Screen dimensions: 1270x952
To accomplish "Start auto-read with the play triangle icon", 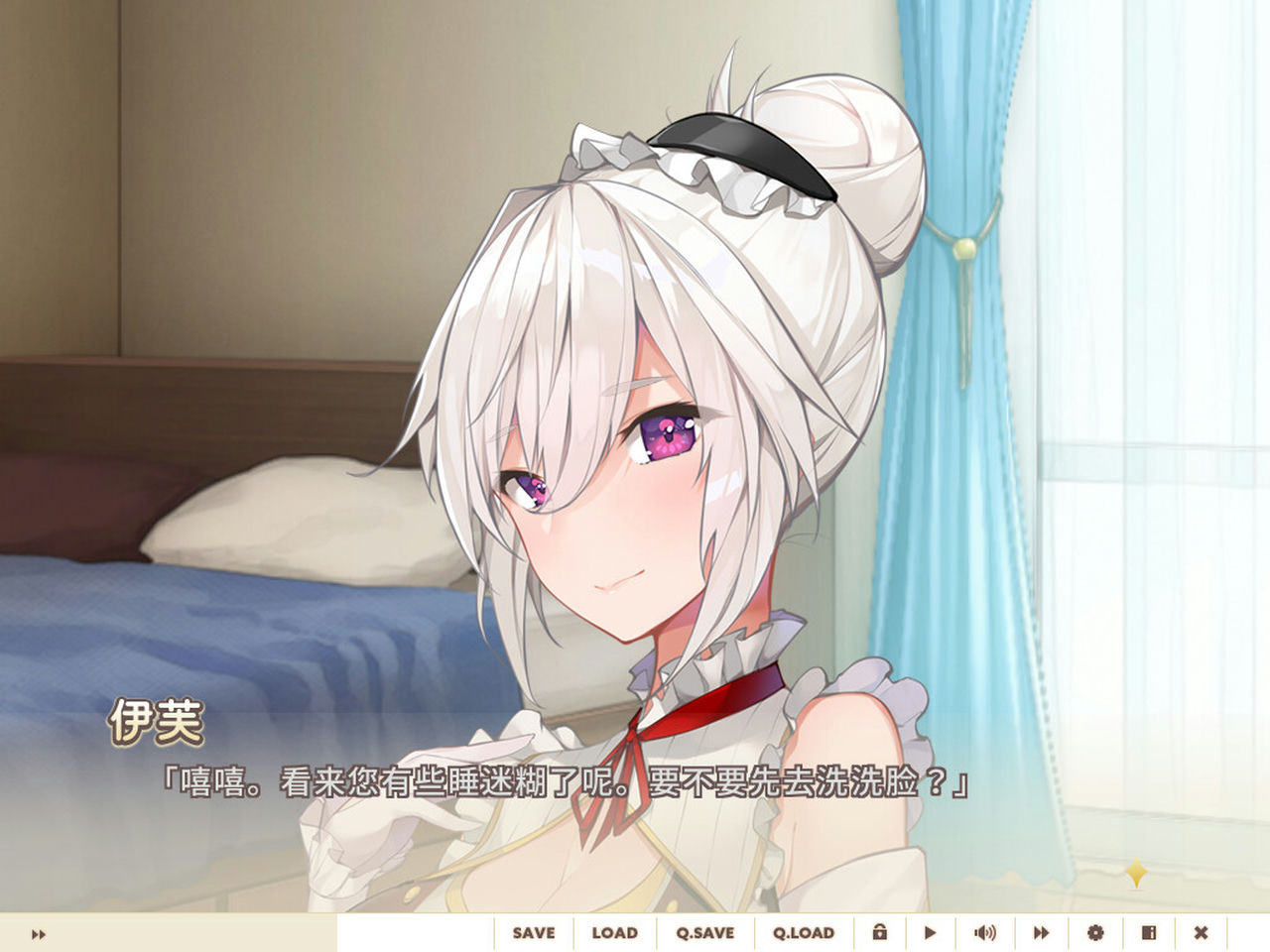I will click(x=930, y=933).
